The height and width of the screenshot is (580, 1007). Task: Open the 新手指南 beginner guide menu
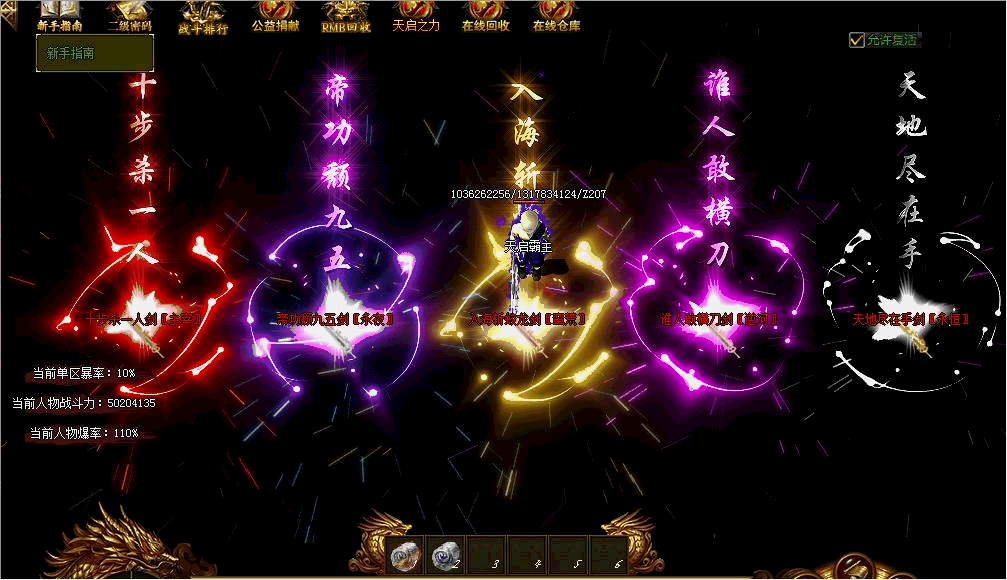coord(59,17)
